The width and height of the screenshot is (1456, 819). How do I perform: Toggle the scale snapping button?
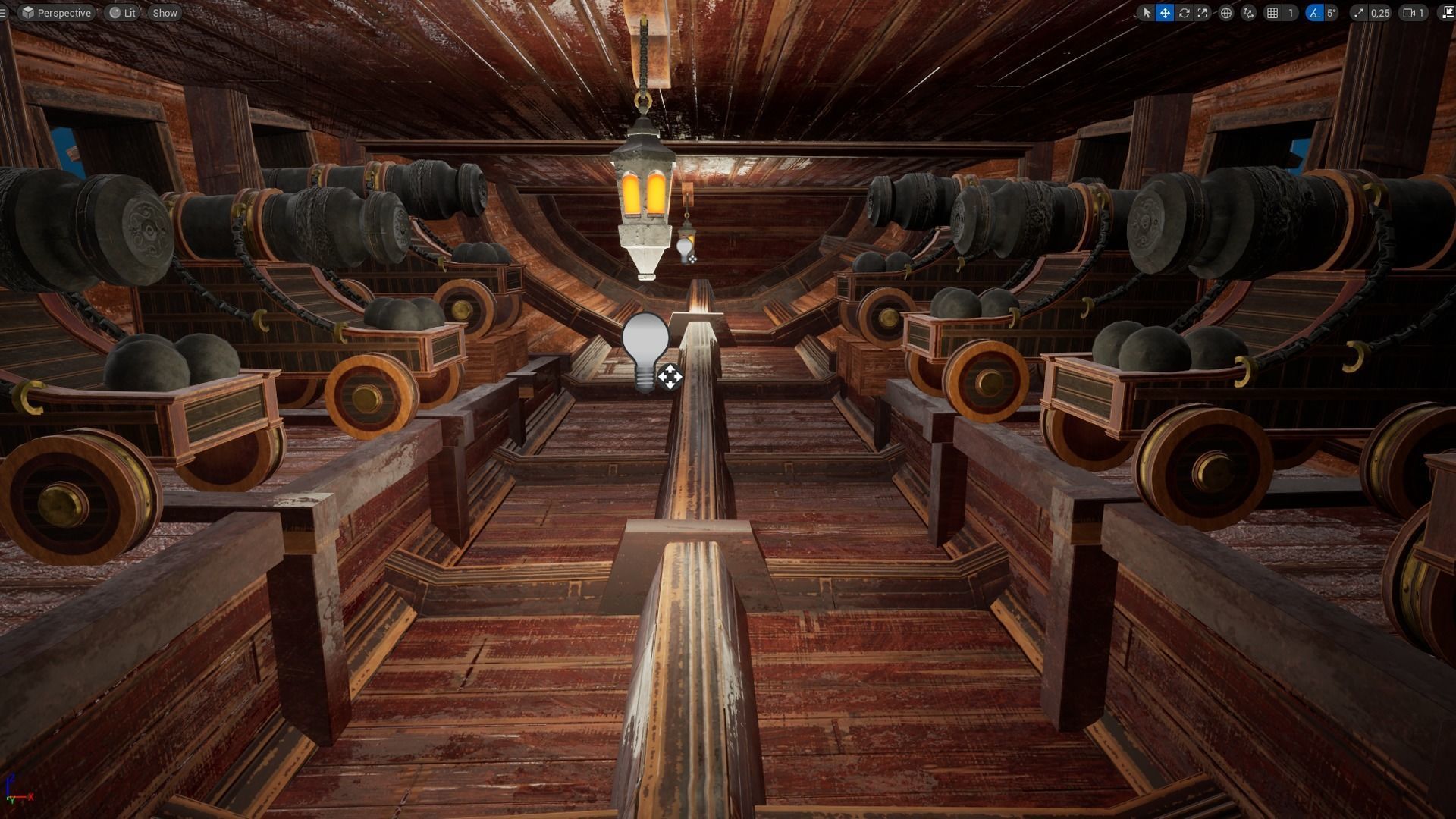[x=1358, y=13]
